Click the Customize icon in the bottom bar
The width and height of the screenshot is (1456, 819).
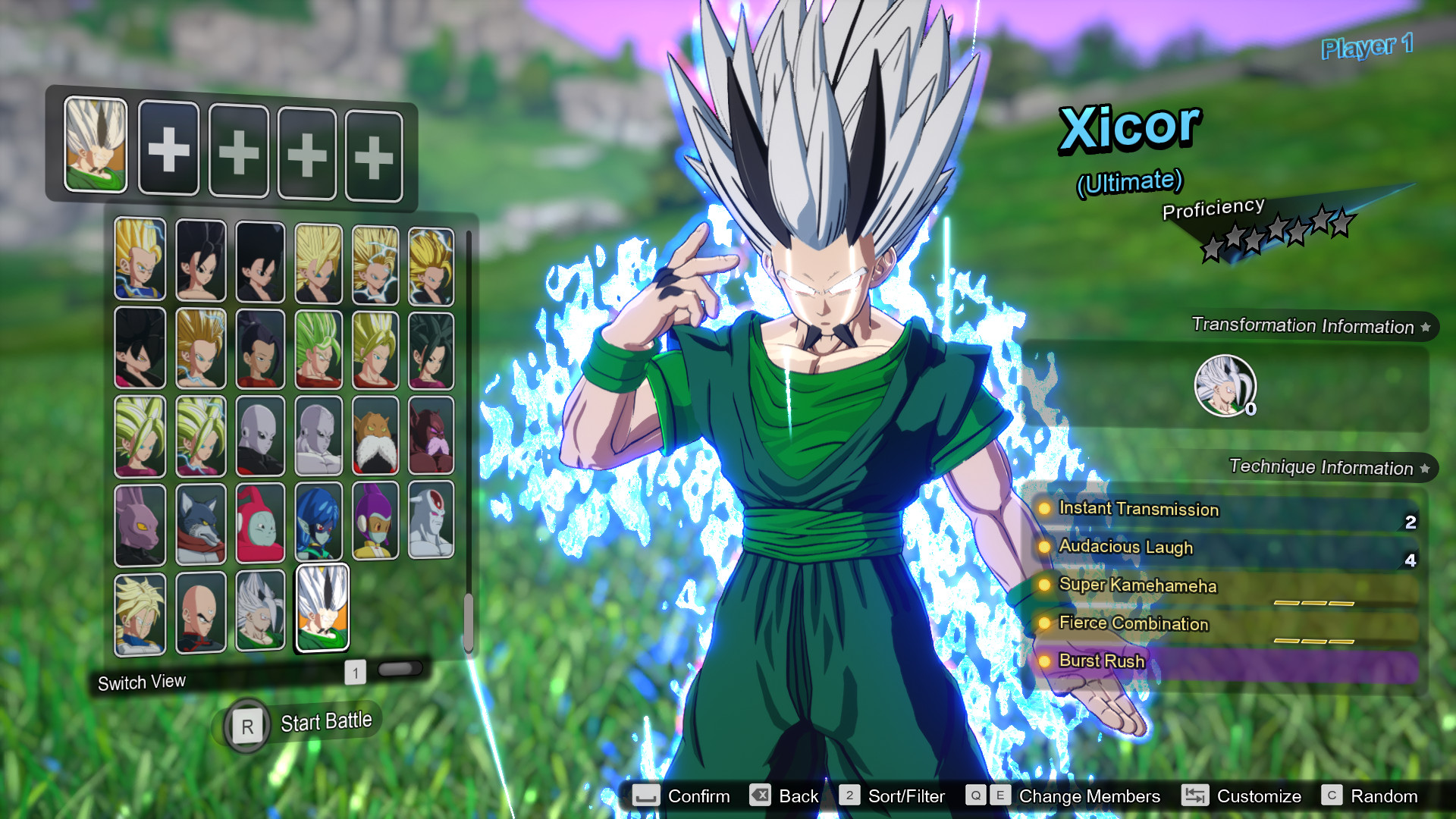(x=1196, y=796)
